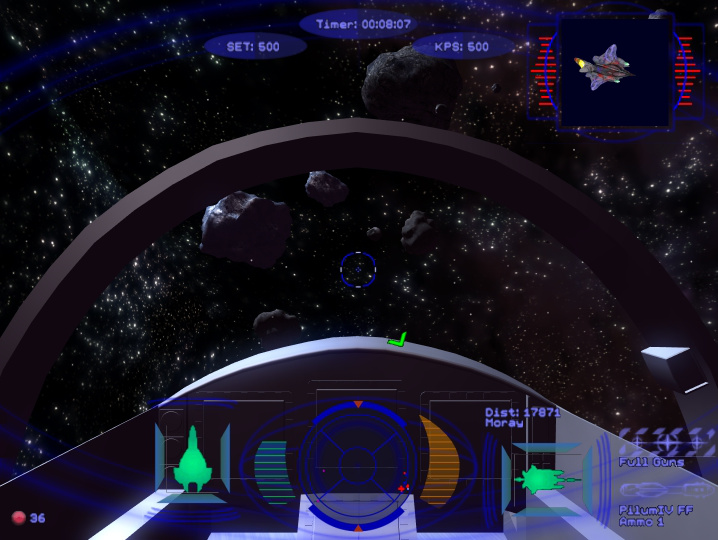The image size is (718, 540).
Task: Select the circular radar scope
Action: [x=357, y=464]
